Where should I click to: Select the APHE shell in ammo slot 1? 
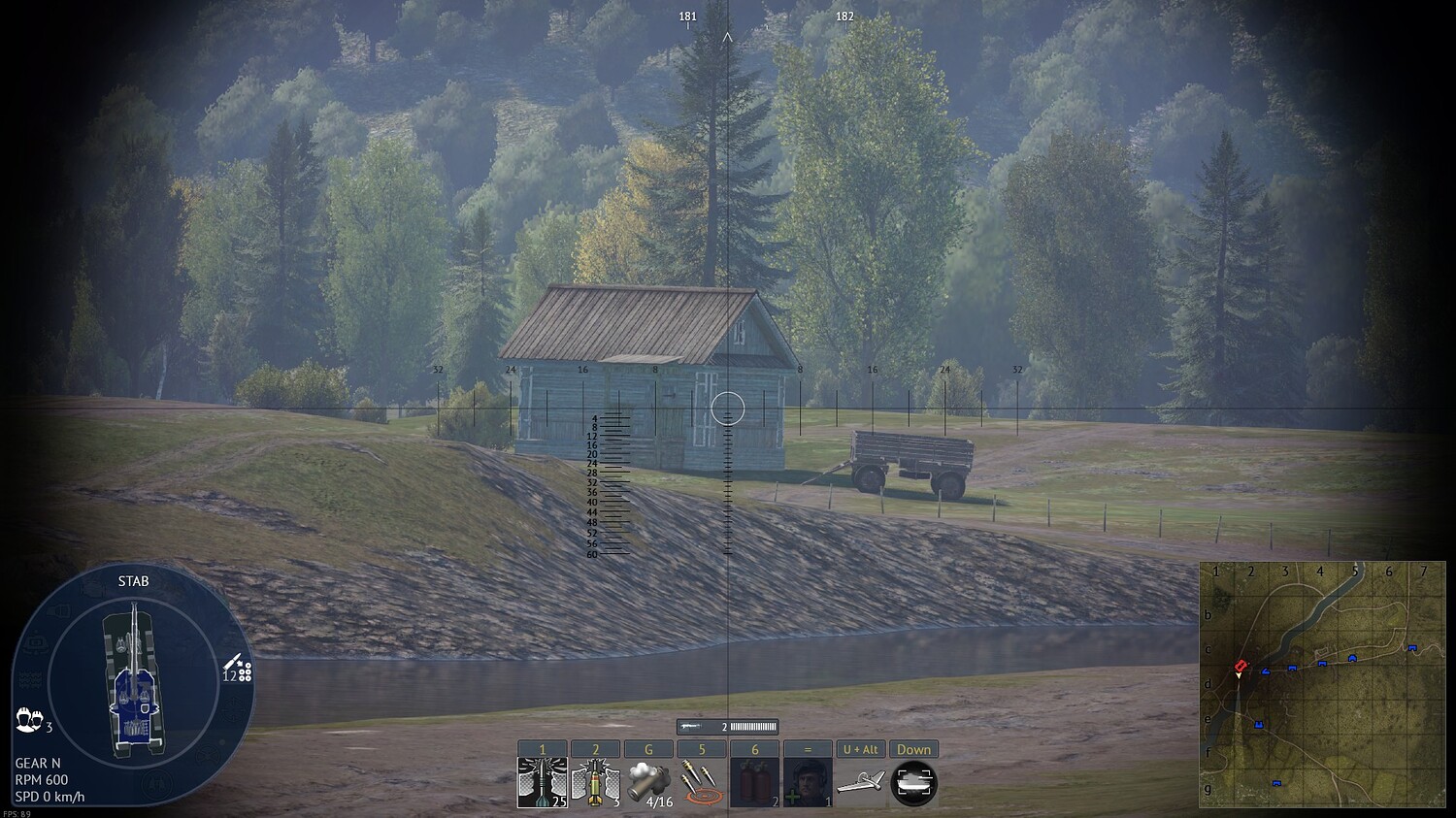tap(542, 781)
